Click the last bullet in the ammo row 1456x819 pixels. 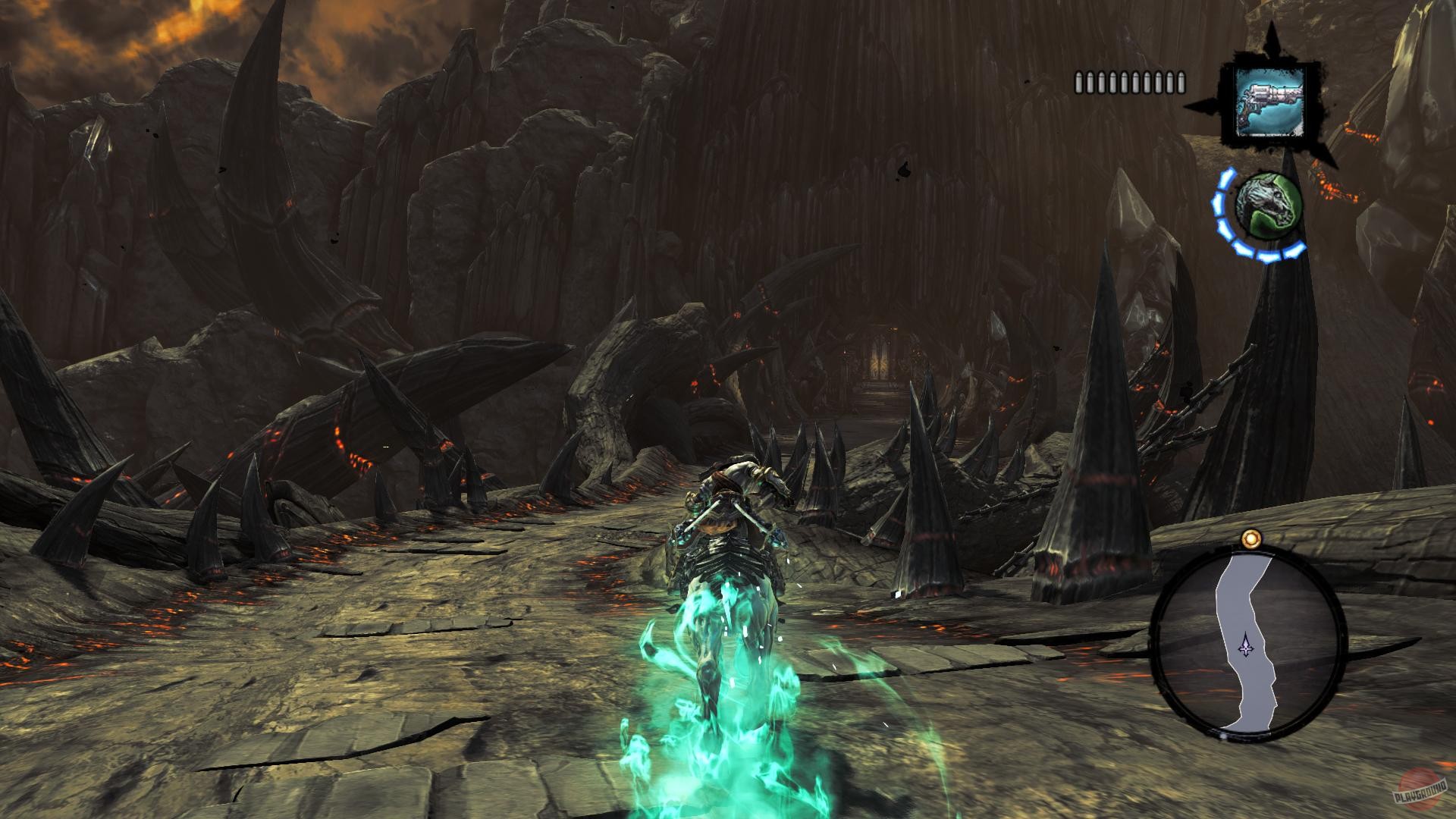coord(1179,81)
